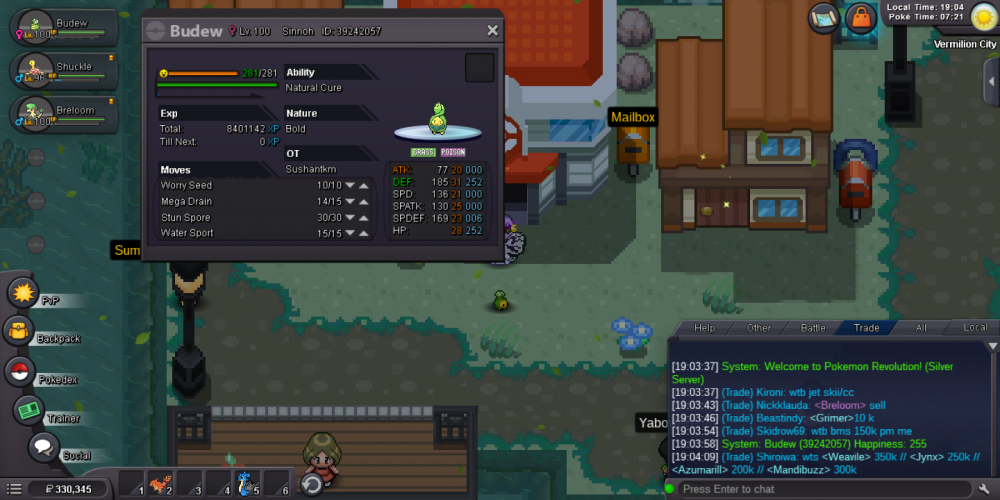Viewport: 1000px width, 500px height.
Task: Open the orange shopping bag icon
Action: 859,17
